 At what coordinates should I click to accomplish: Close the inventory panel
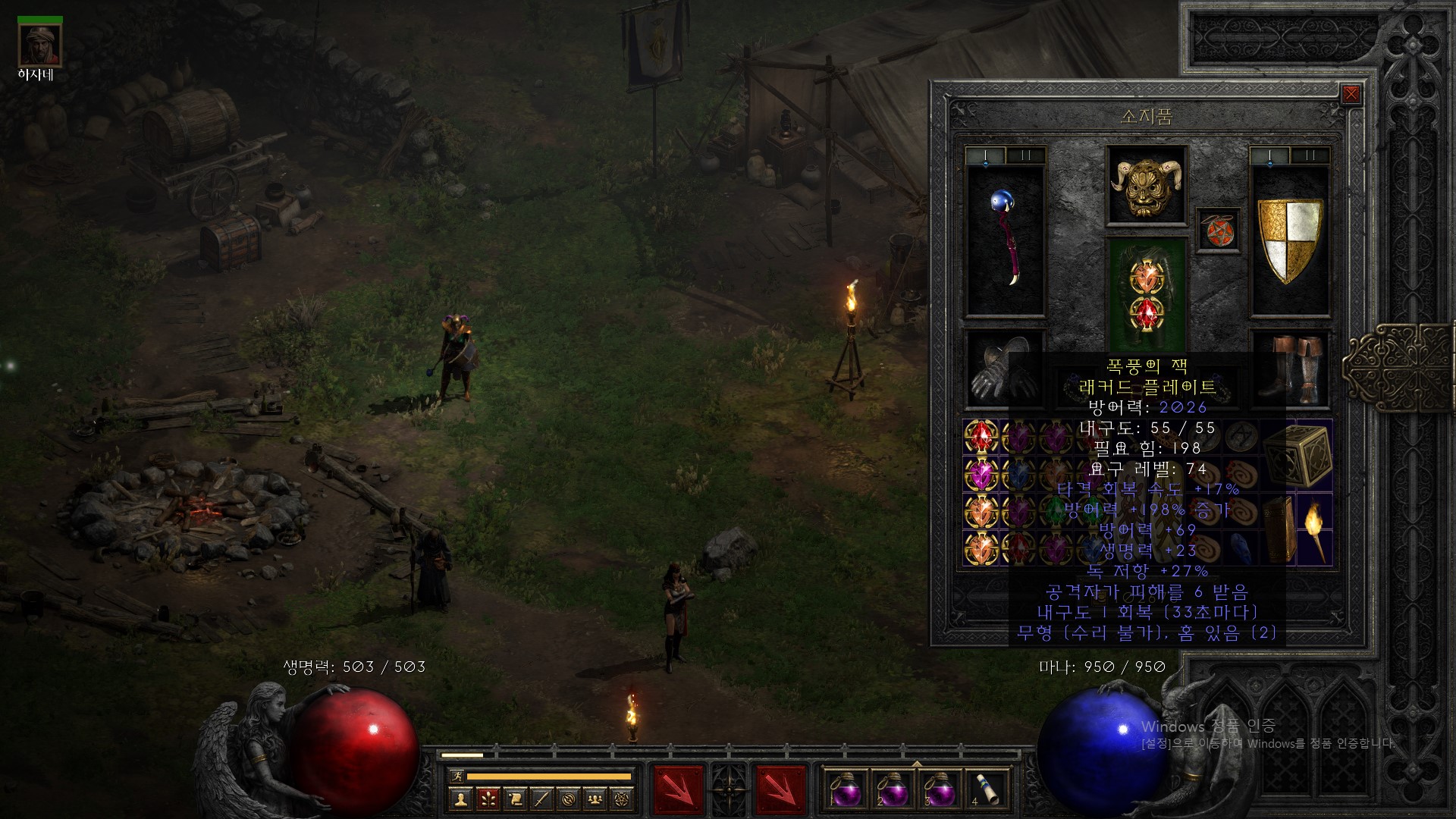[x=1351, y=94]
